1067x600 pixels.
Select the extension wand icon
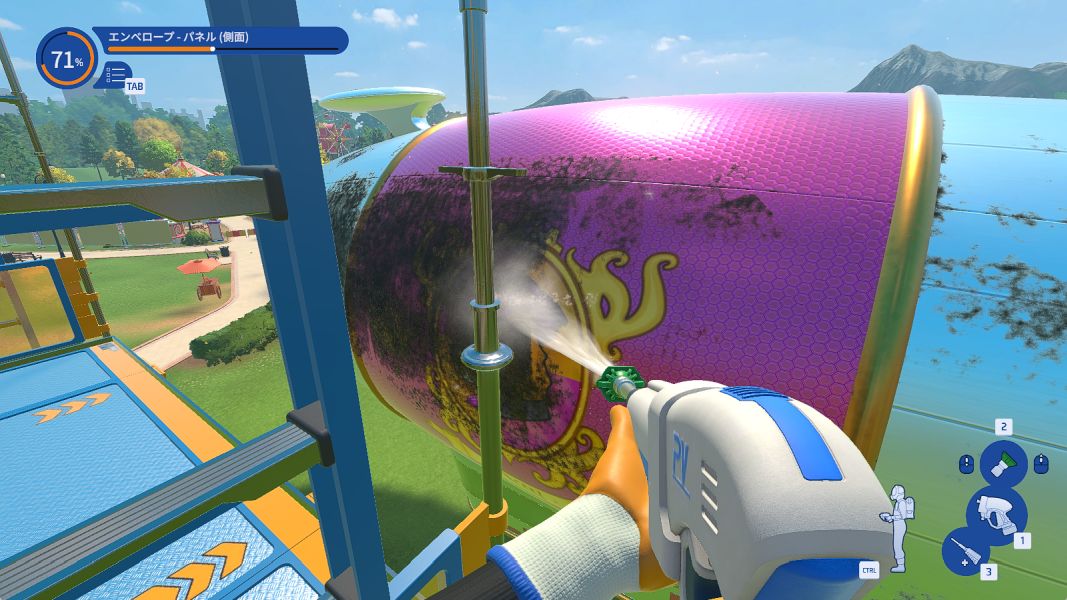pyautogui.click(x=965, y=551)
